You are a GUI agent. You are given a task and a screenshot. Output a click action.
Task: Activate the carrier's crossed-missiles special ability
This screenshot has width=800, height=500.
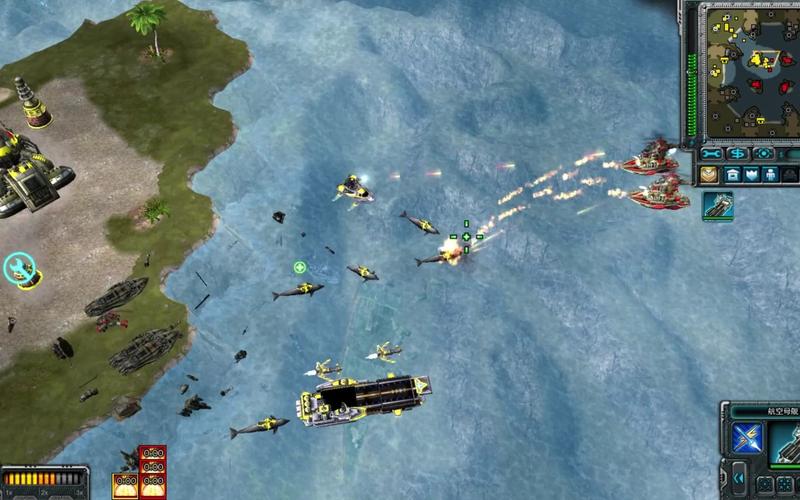747,437
